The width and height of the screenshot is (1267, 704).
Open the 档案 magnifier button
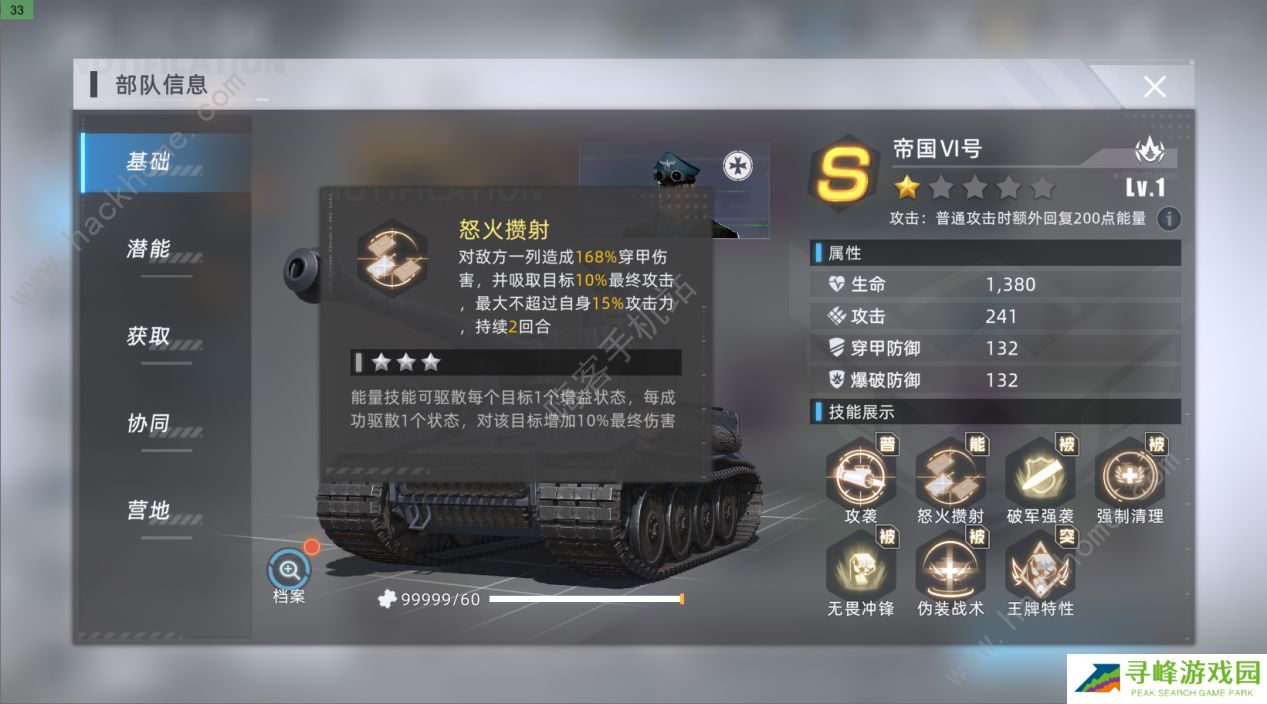pyautogui.click(x=289, y=570)
